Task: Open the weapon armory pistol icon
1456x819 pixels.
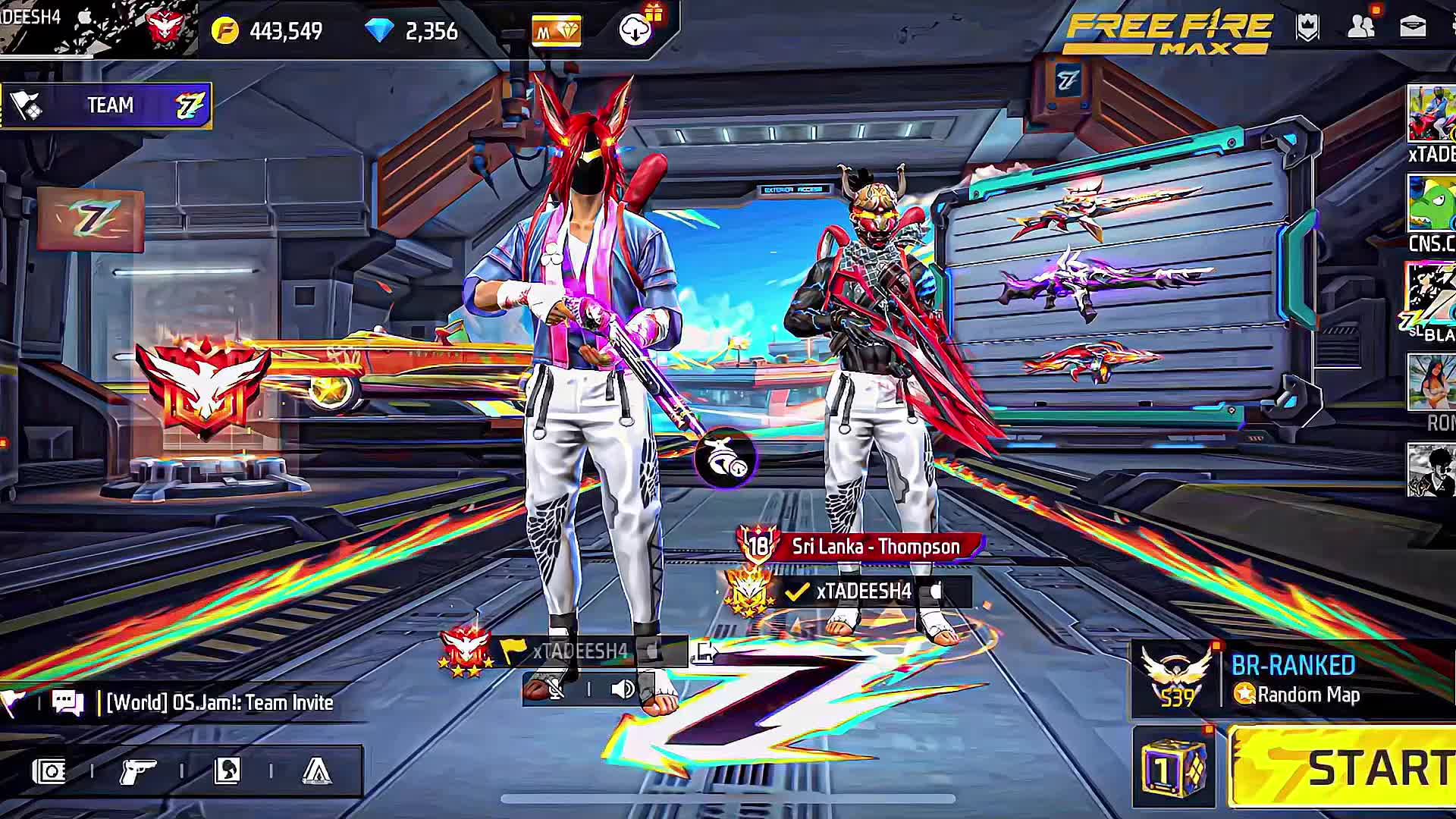Action: tap(137, 772)
